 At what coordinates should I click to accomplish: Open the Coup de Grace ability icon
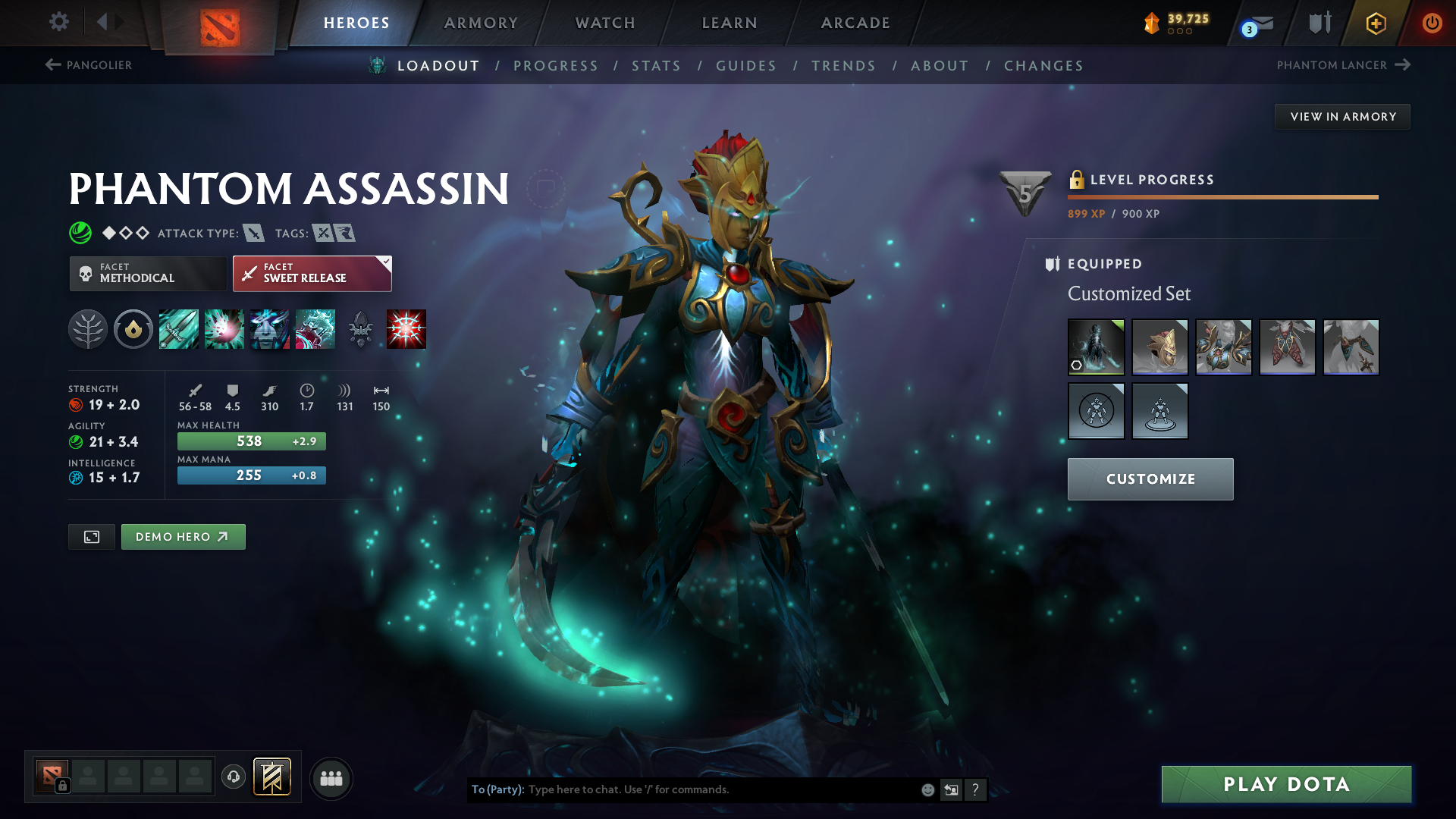click(x=406, y=328)
